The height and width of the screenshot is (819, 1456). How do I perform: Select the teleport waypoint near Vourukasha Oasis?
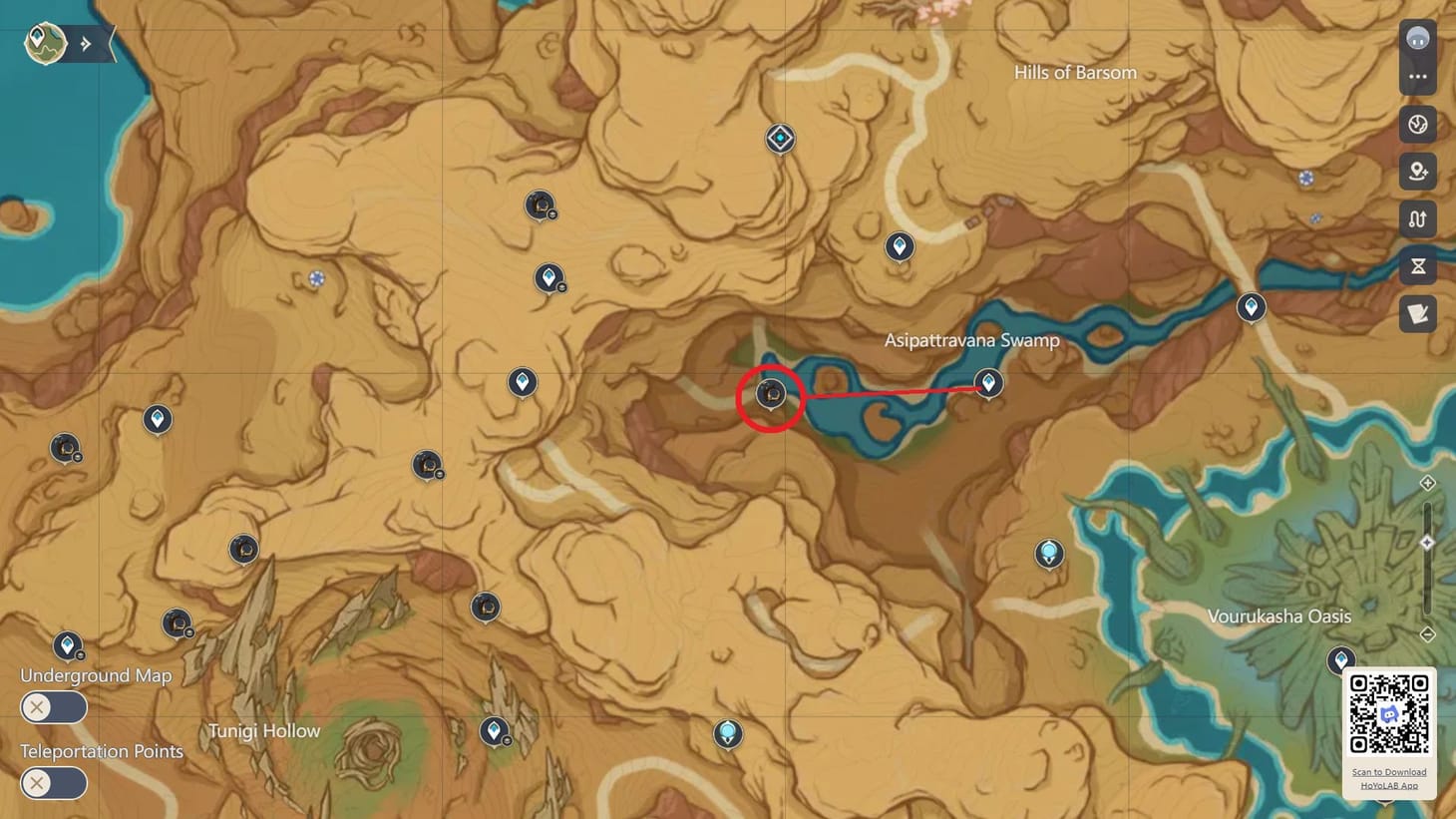tap(1339, 660)
